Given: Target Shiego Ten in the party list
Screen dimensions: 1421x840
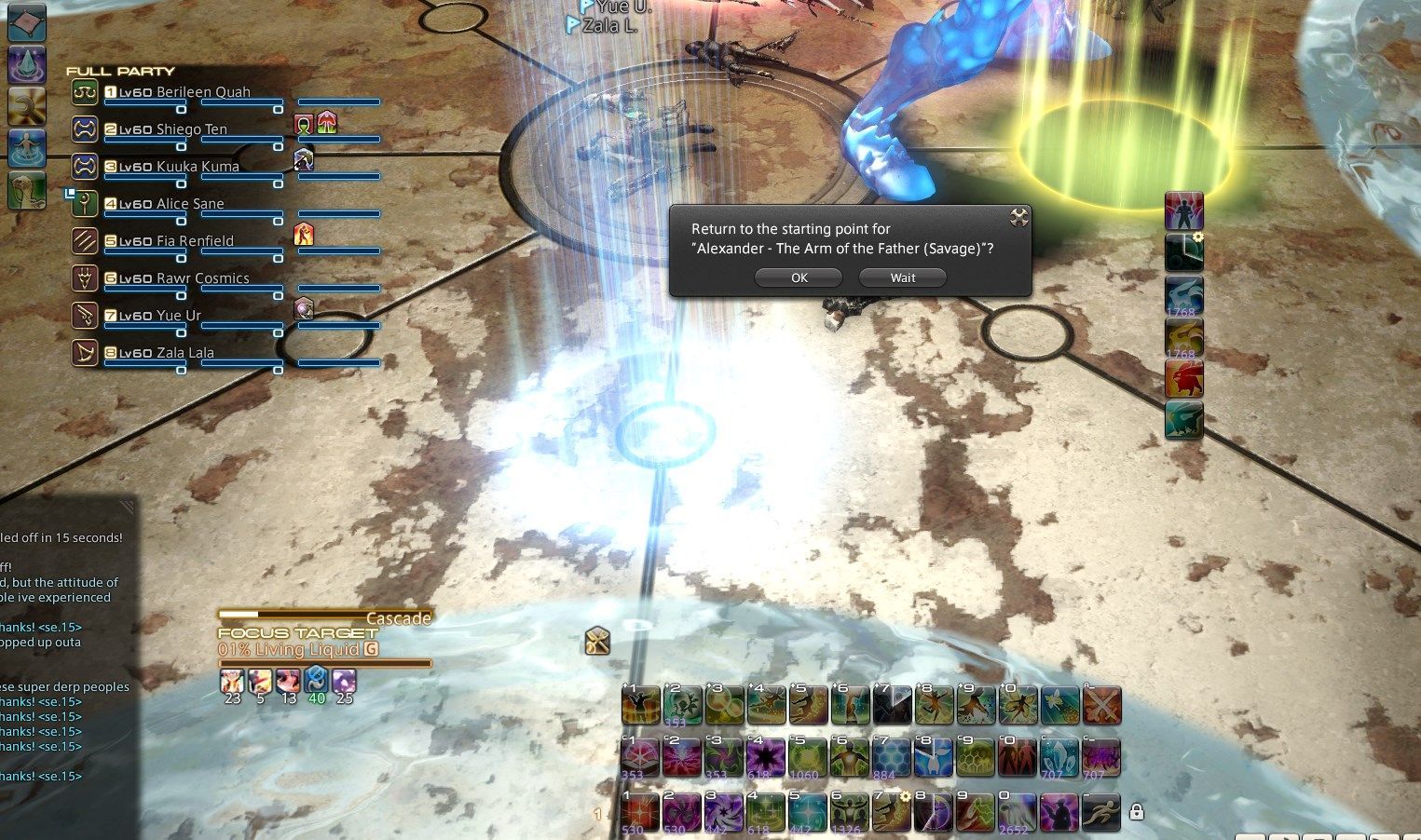Looking at the screenshot, I should pyautogui.click(x=191, y=129).
